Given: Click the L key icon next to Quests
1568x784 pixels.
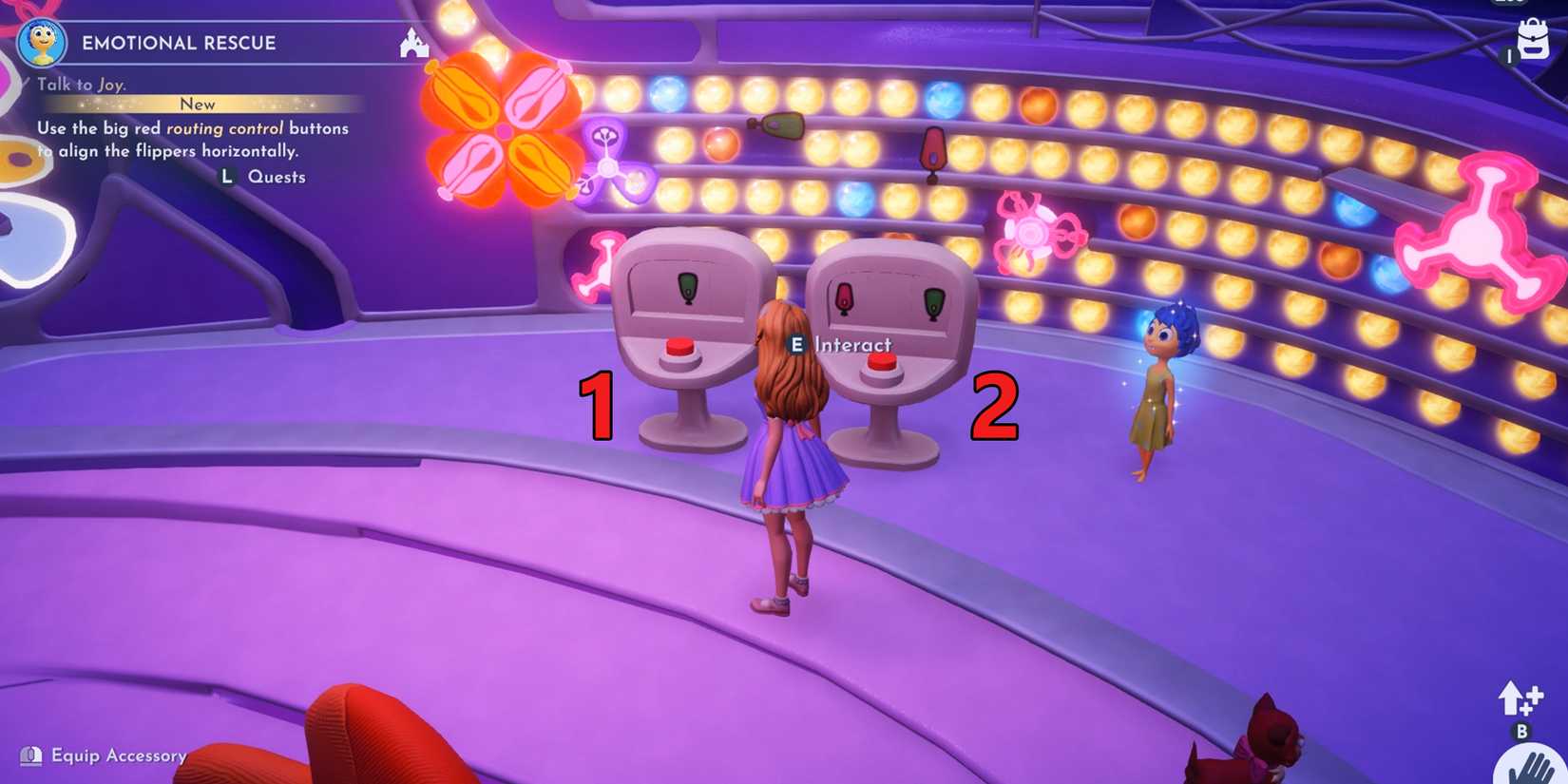Looking at the screenshot, I should (x=225, y=176).
